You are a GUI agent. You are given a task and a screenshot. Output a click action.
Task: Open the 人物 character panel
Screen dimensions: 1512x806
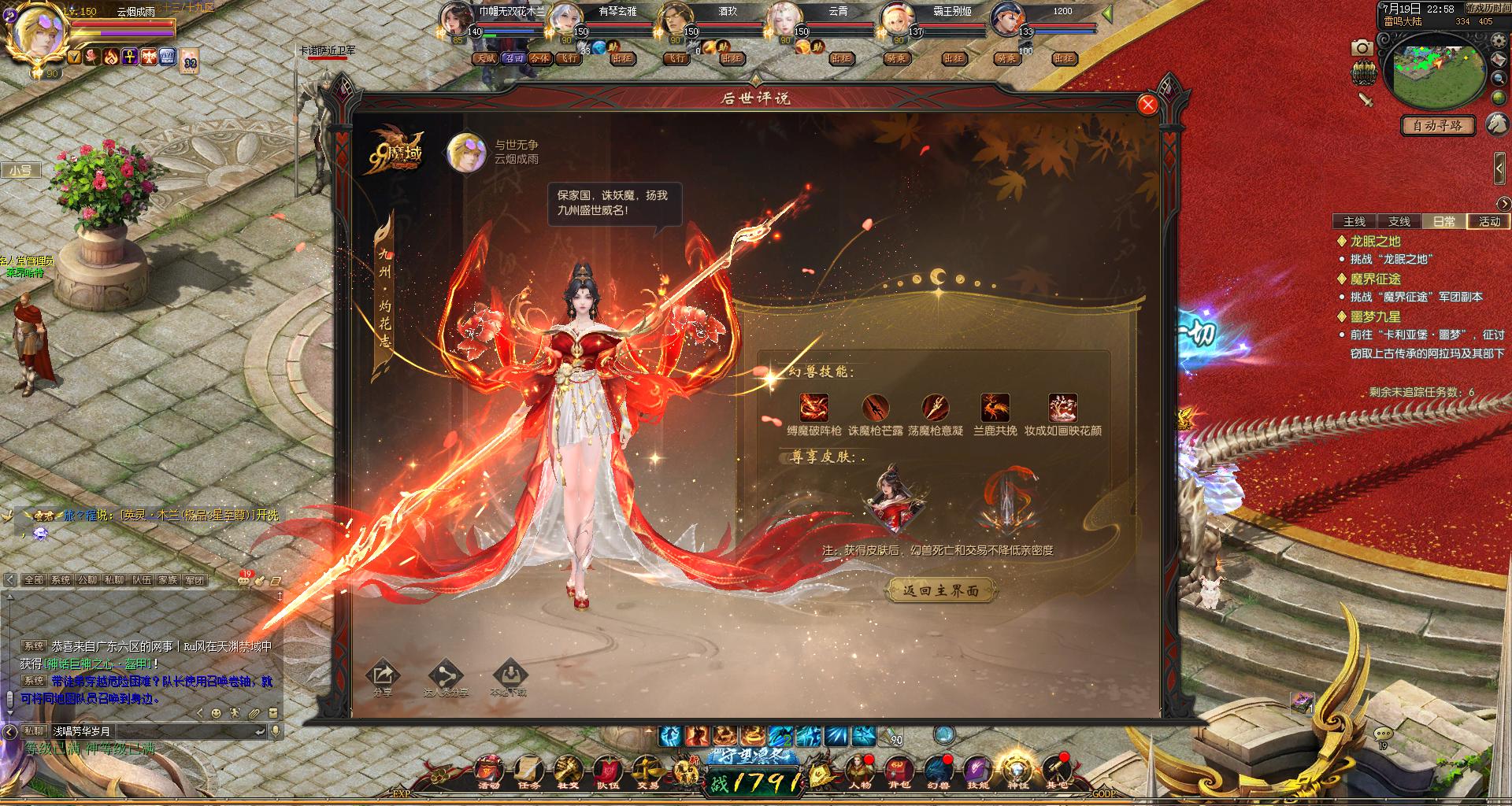tap(859, 771)
